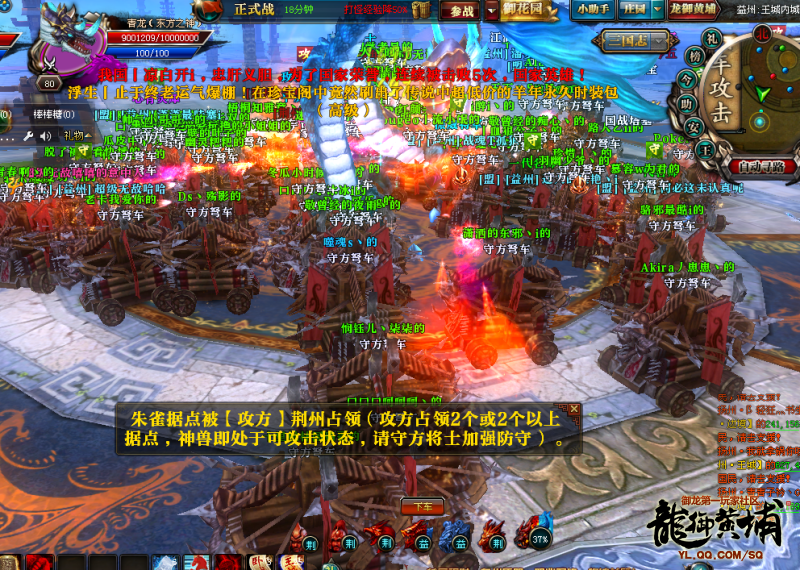This screenshot has height=570, width=800.
Task: Open the 礼 round icon beside the minimap
Action: click(712, 38)
